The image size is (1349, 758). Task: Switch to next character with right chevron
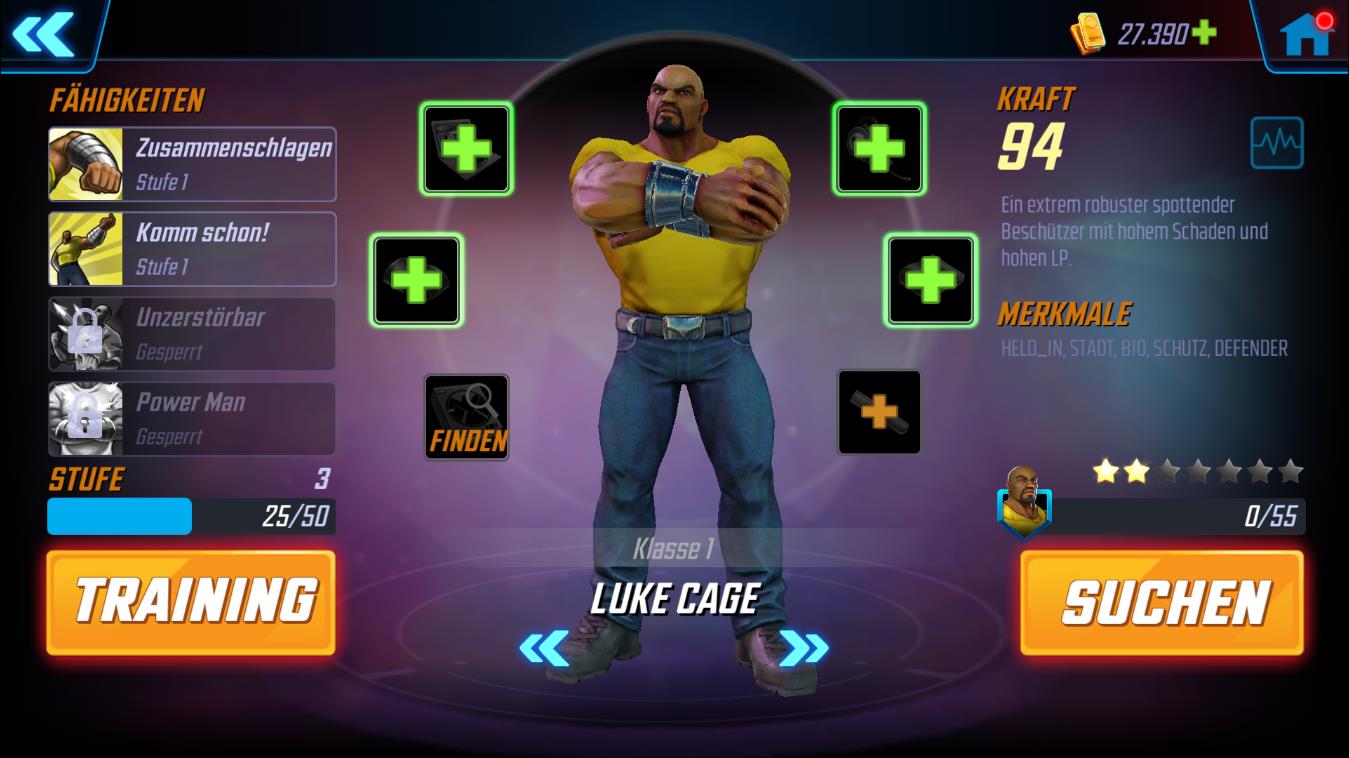click(803, 645)
